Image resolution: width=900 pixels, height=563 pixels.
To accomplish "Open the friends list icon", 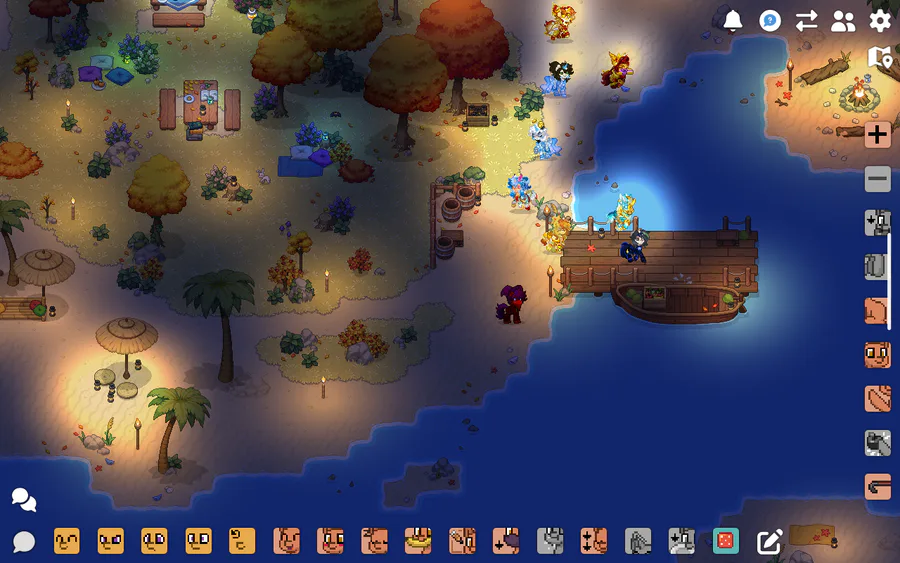I will click(x=844, y=21).
